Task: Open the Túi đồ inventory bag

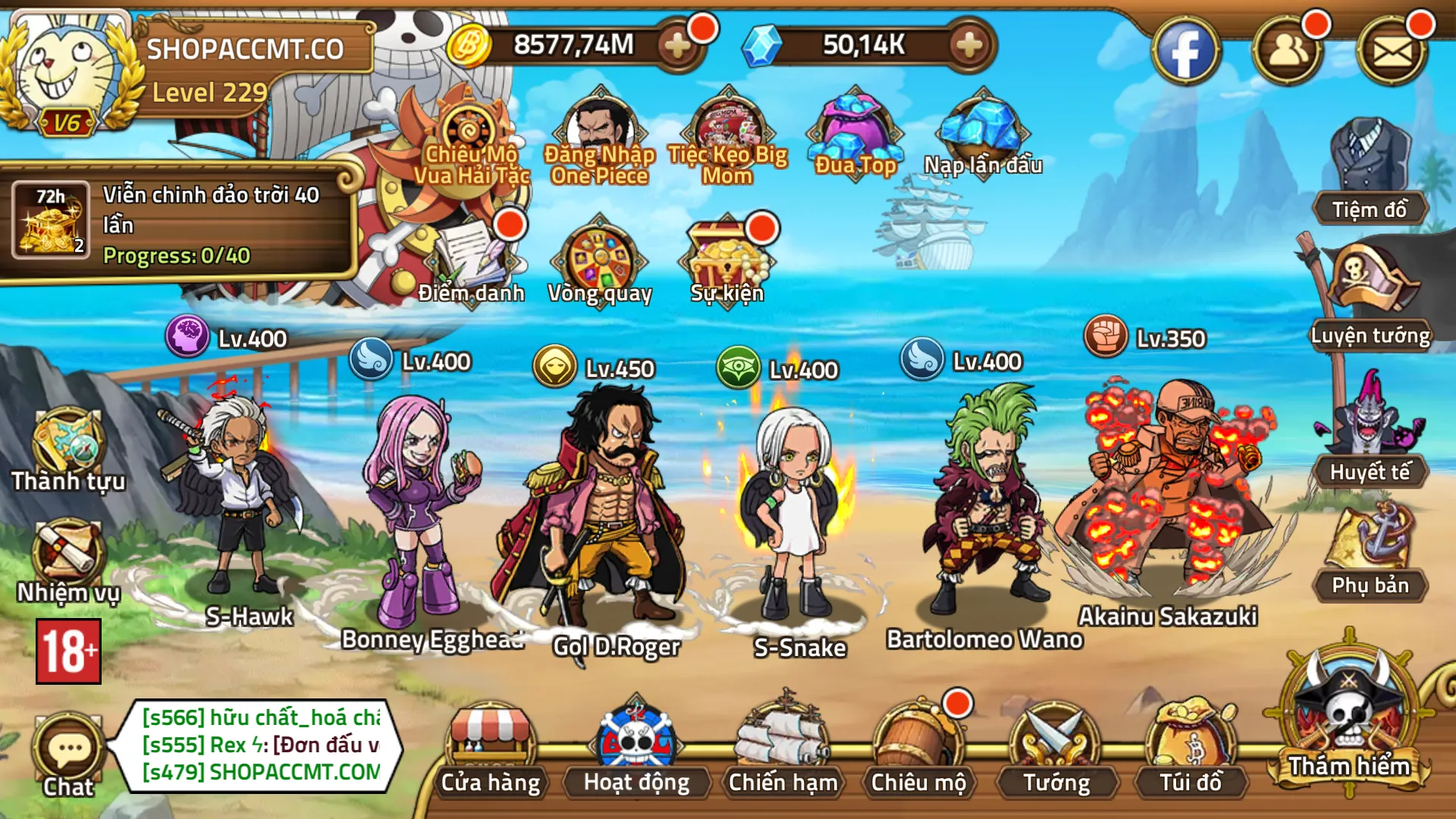Action: coord(1191,747)
